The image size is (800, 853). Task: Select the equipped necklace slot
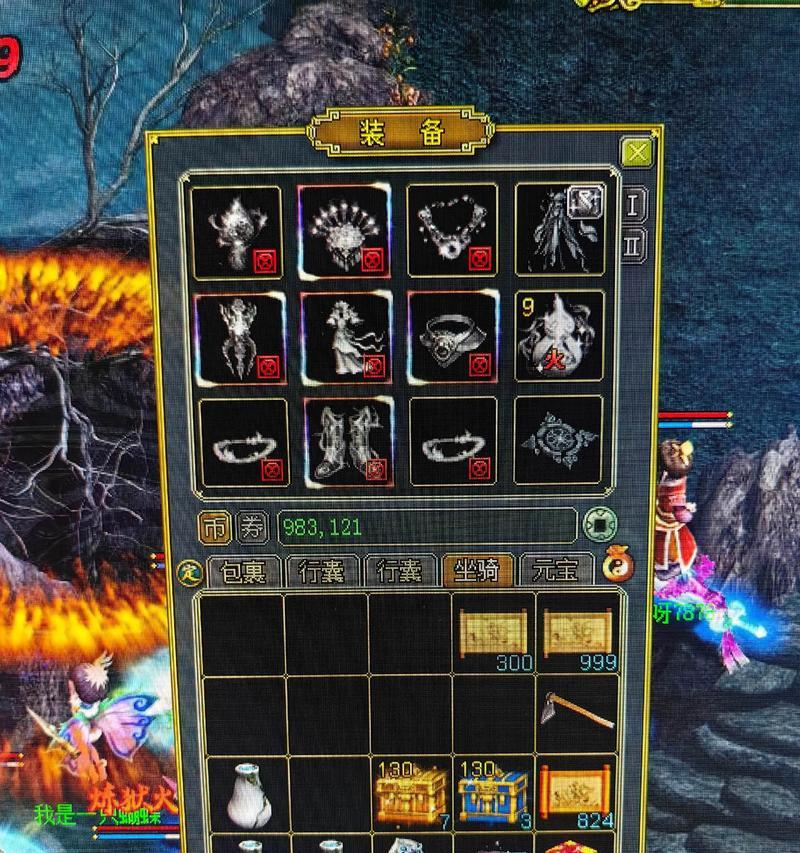[452, 230]
